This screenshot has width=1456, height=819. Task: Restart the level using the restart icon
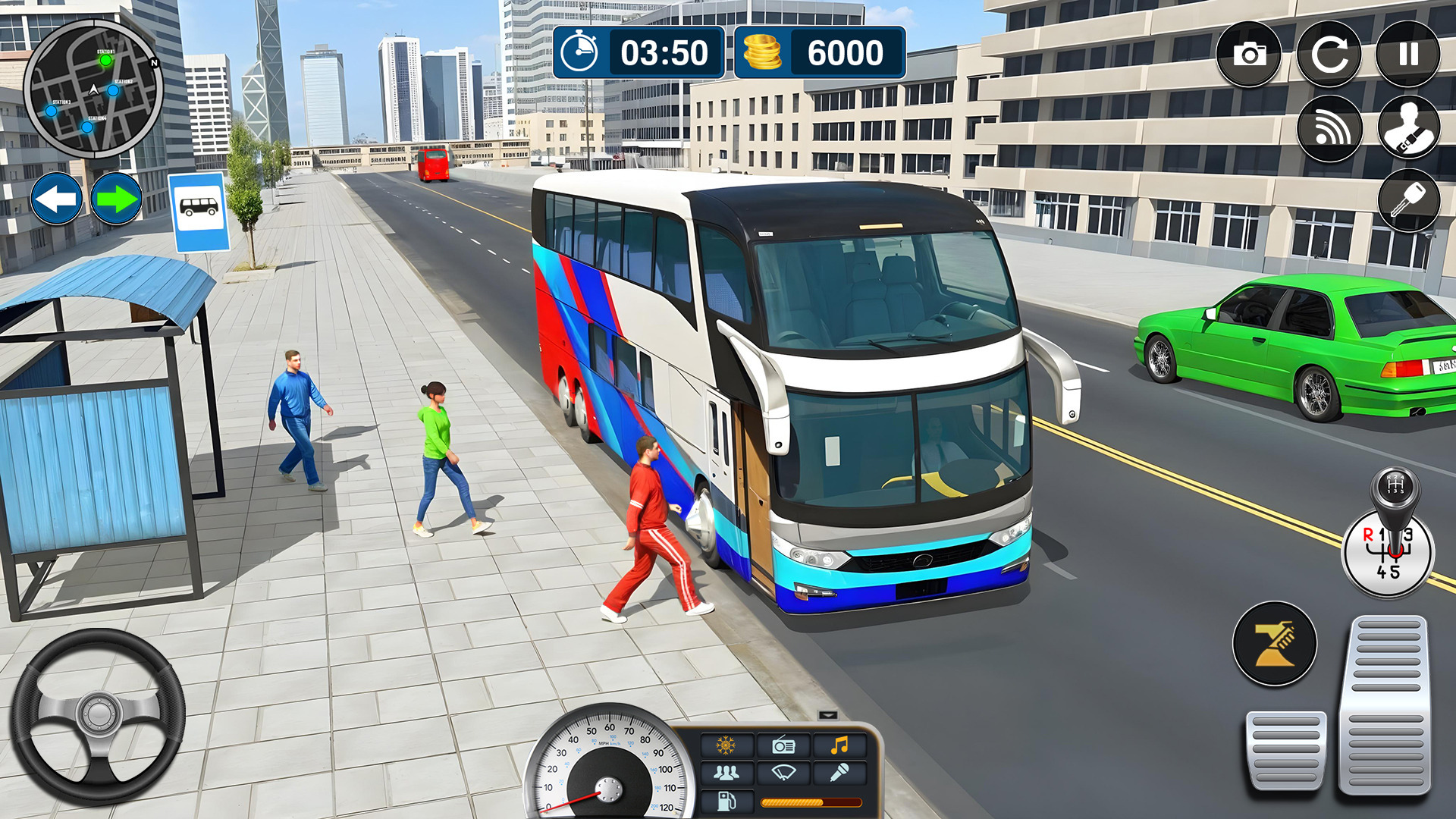click(x=1332, y=53)
